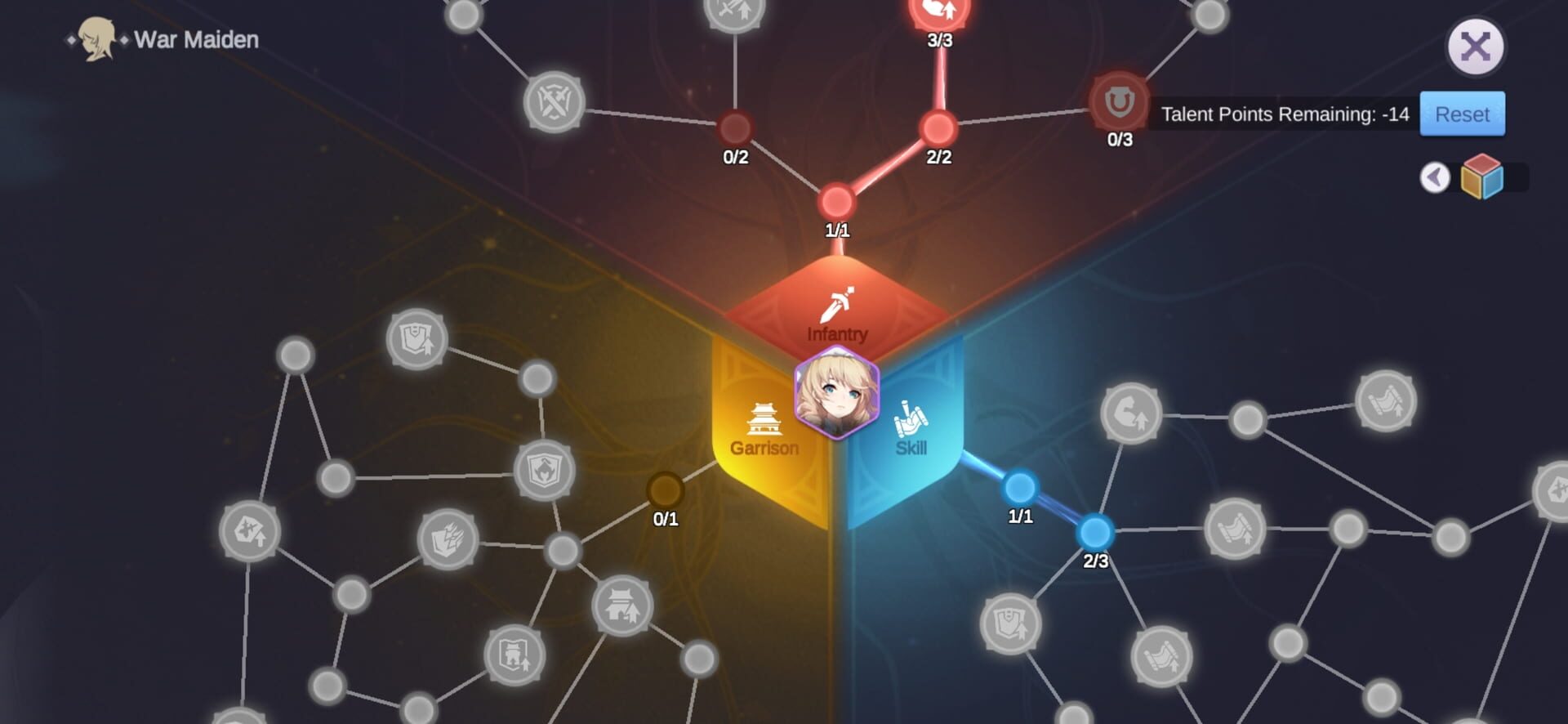Viewport: 1568px width, 724px height.
Task: Click the unallocated 0/1 garrison node
Action: pyautogui.click(x=664, y=491)
